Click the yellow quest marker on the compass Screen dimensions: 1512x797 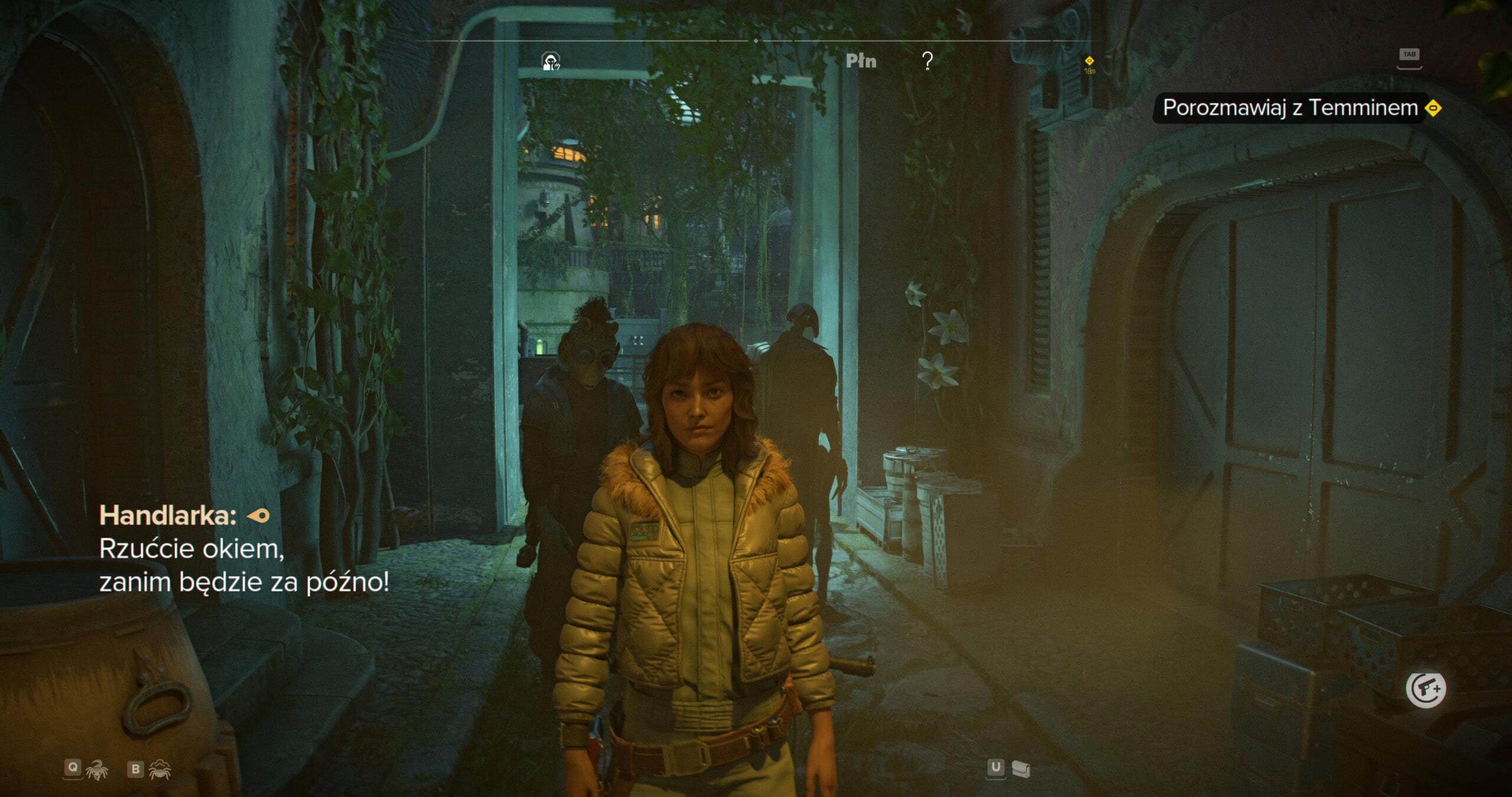point(1089,61)
